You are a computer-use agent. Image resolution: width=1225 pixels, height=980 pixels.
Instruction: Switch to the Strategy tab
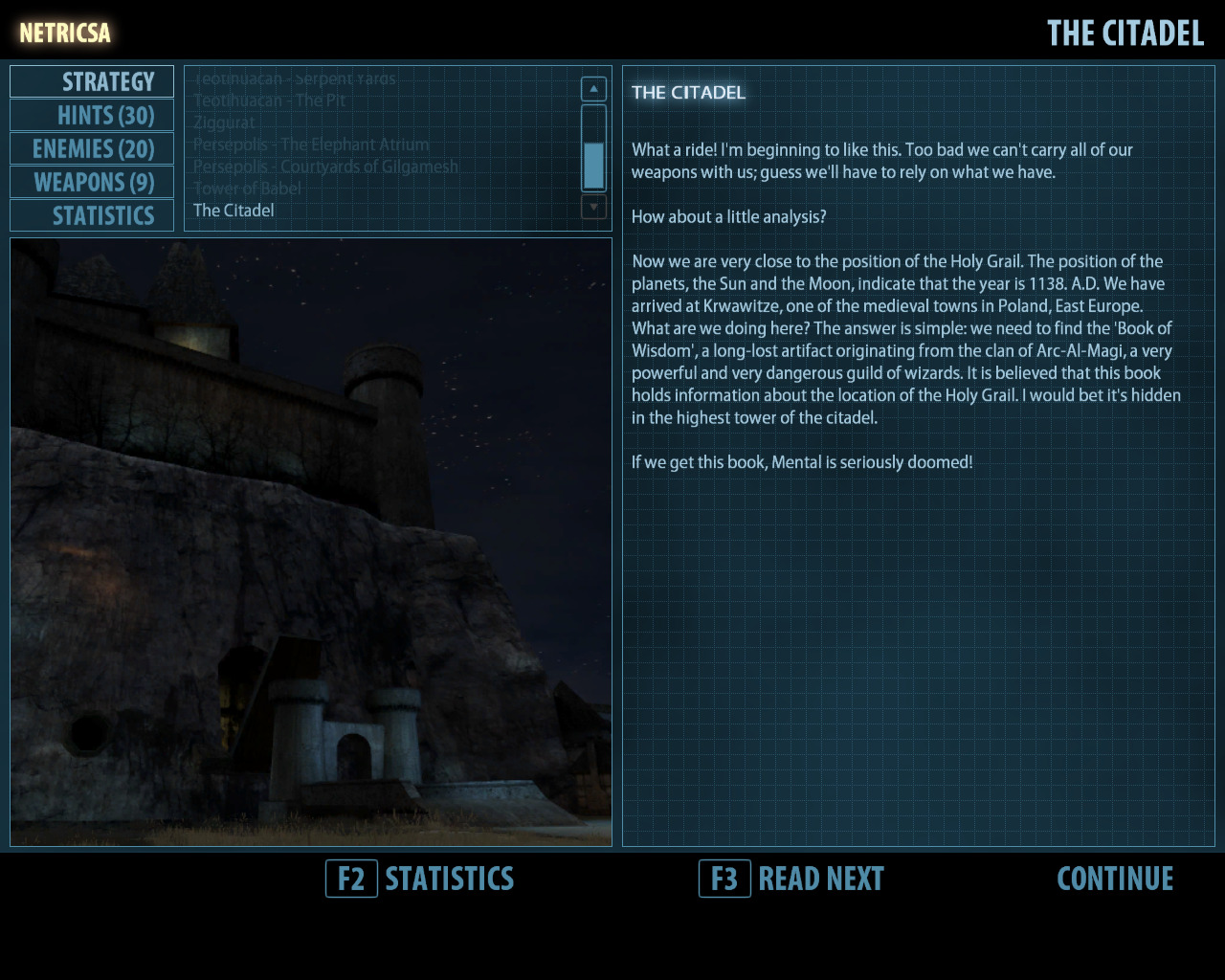coord(93,82)
